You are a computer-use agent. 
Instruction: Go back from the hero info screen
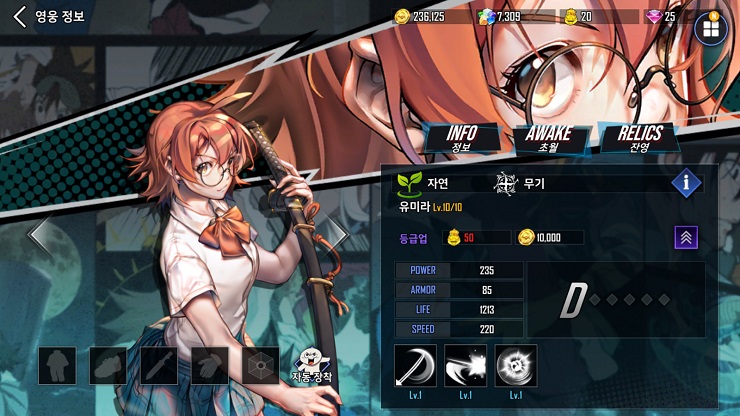20,17
